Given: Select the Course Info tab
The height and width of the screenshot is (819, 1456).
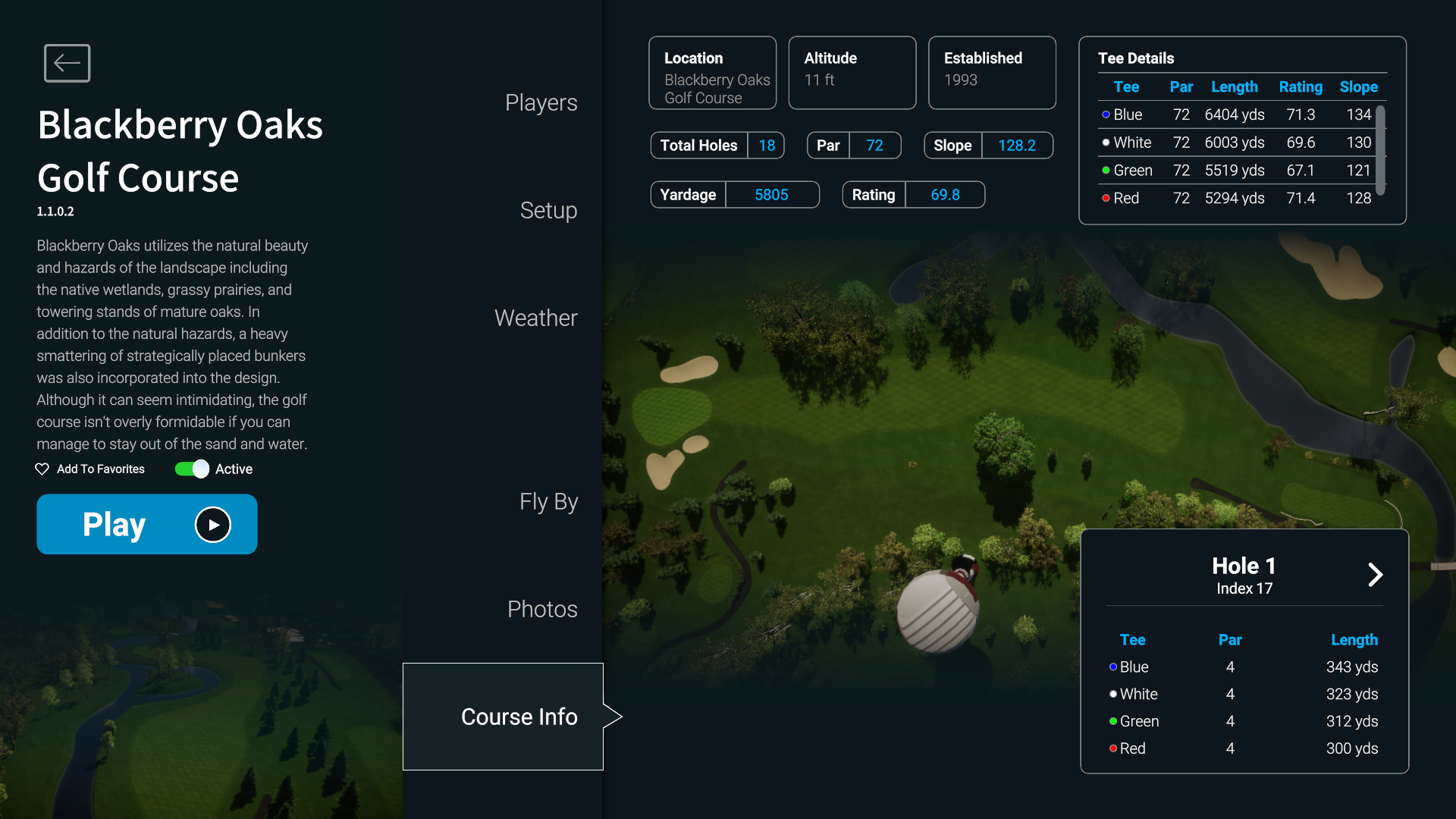Looking at the screenshot, I should (x=519, y=717).
